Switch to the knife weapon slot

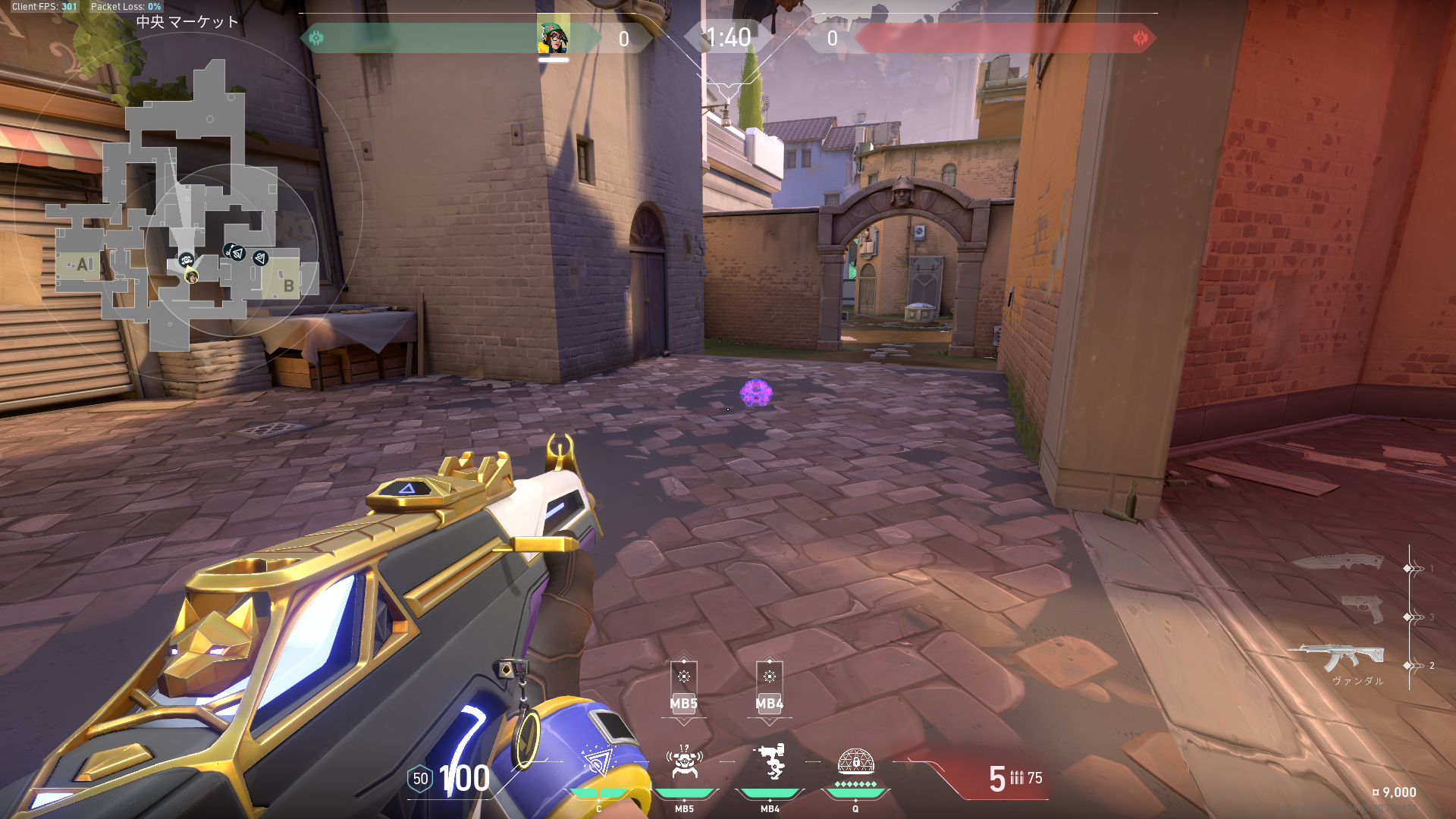point(1338,563)
